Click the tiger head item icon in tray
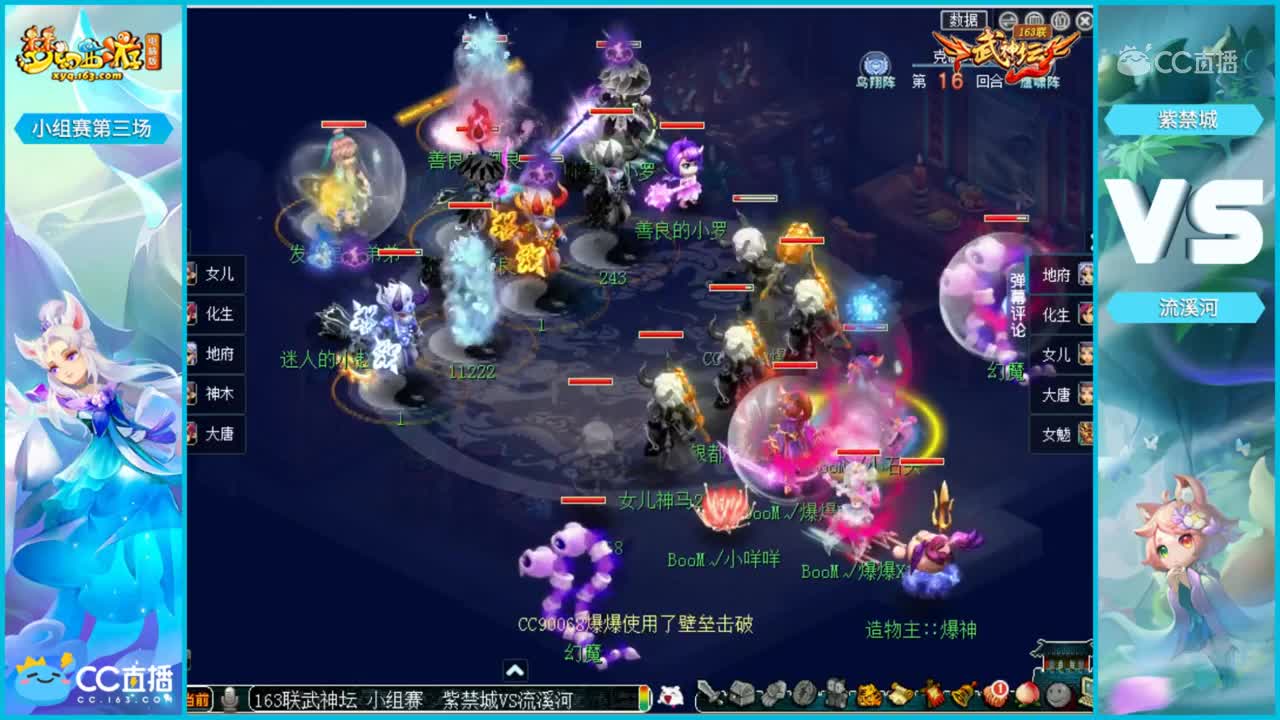The image size is (1280, 720). 868,696
